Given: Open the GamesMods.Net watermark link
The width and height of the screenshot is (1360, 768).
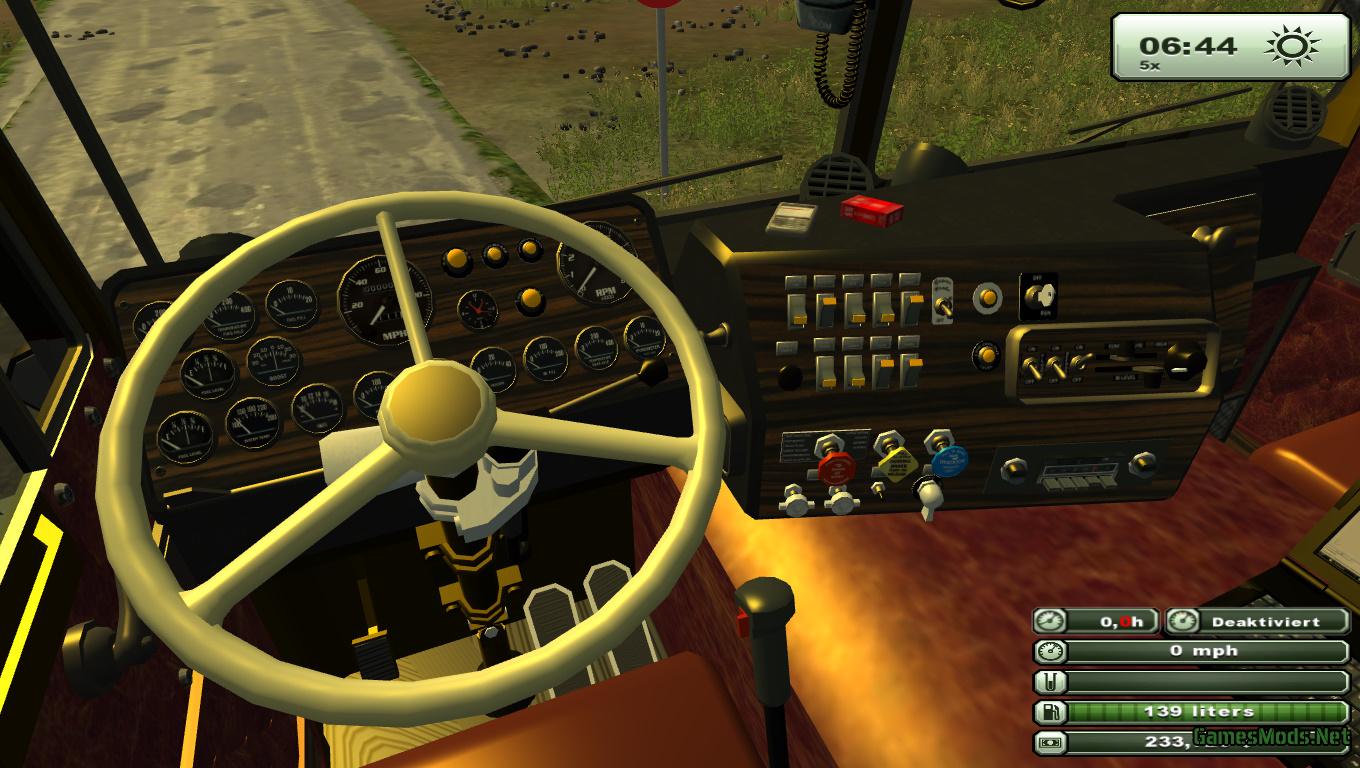Looking at the screenshot, I should coord(1270,738).
